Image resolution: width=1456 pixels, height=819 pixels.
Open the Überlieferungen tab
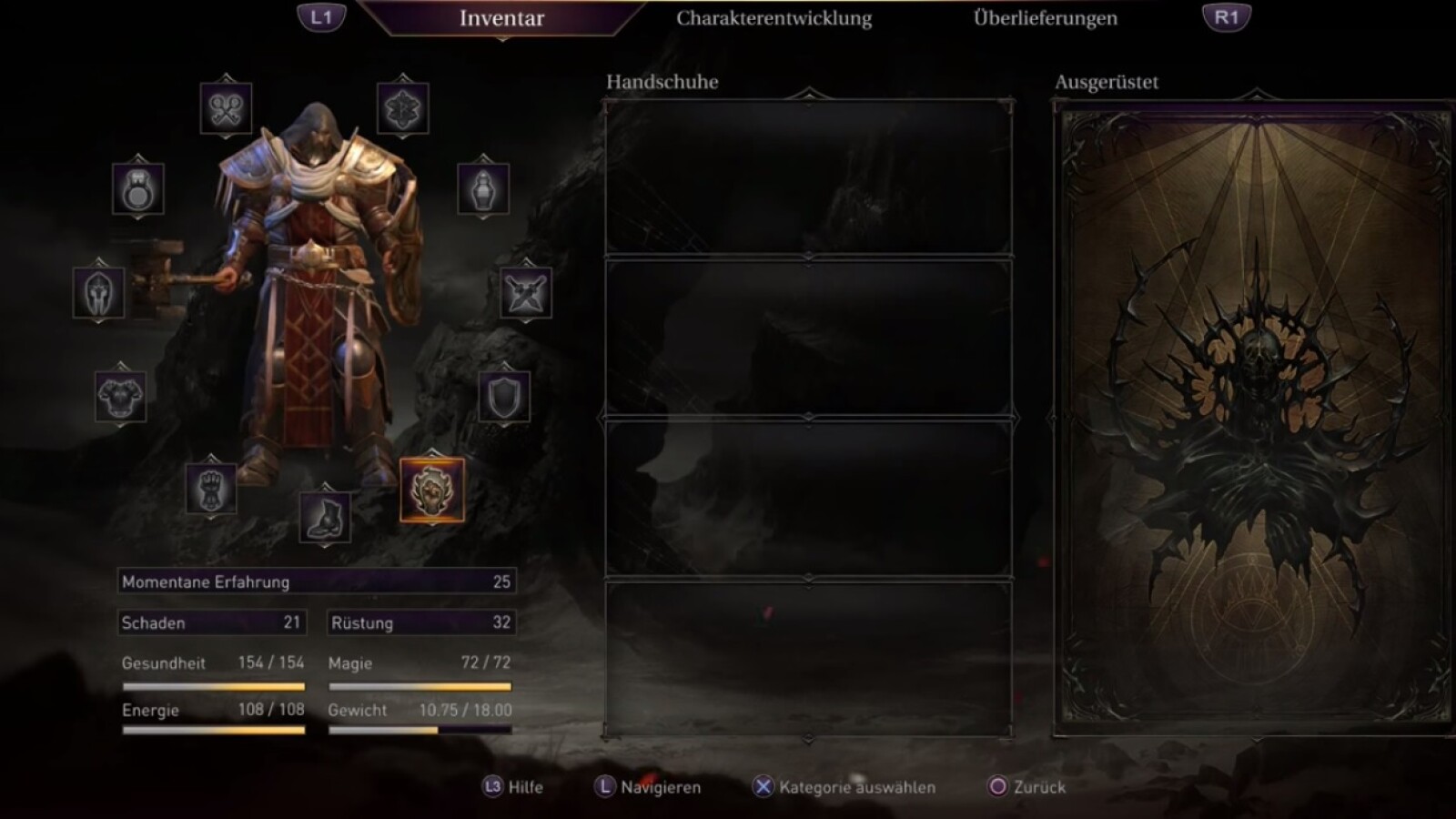pyautogui.click(x=1045, y=18)
